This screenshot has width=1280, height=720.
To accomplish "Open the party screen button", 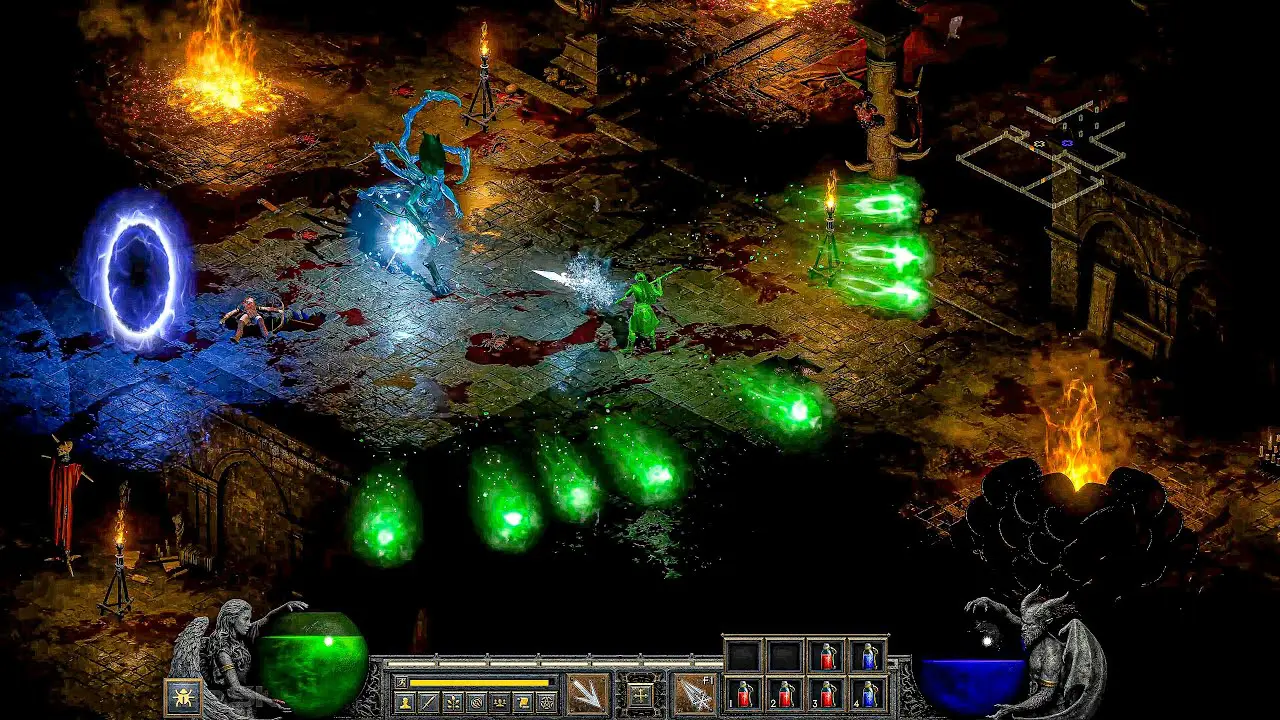I will click(x=500, y=702).
